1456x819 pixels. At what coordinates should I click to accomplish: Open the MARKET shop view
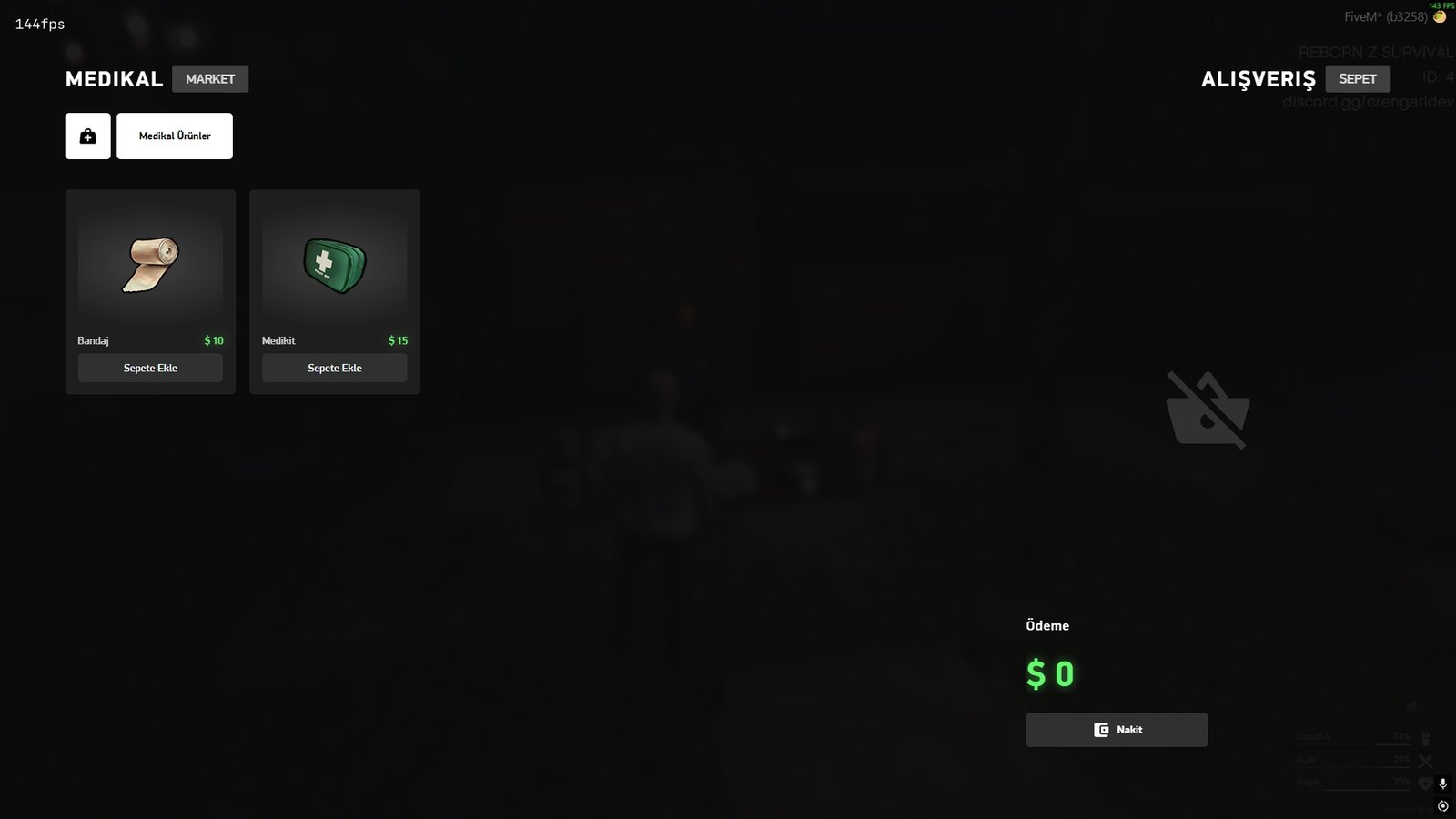[210, 78]
